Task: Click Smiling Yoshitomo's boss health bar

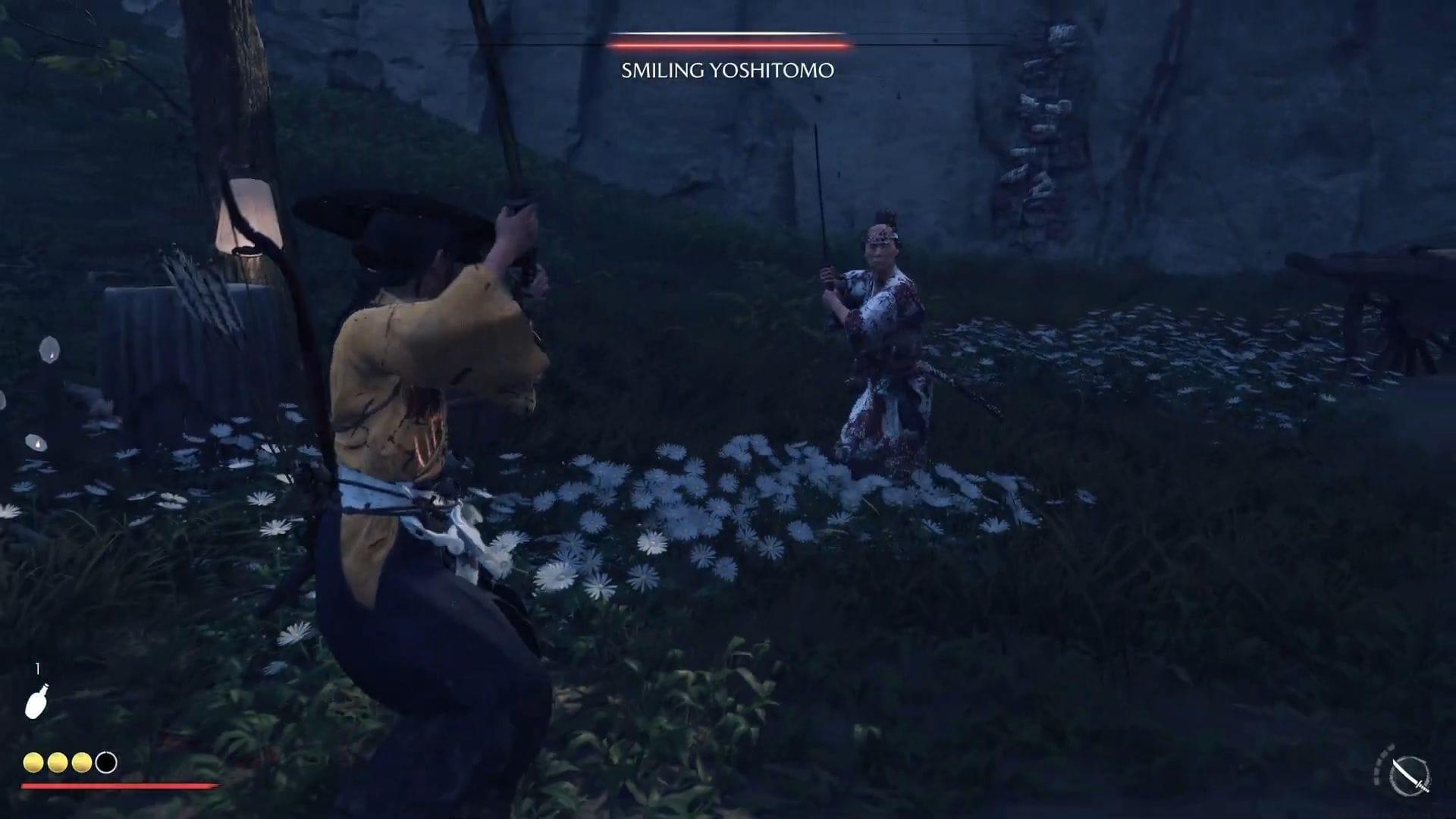Action: pyautogui.click(x=730, y=45)
